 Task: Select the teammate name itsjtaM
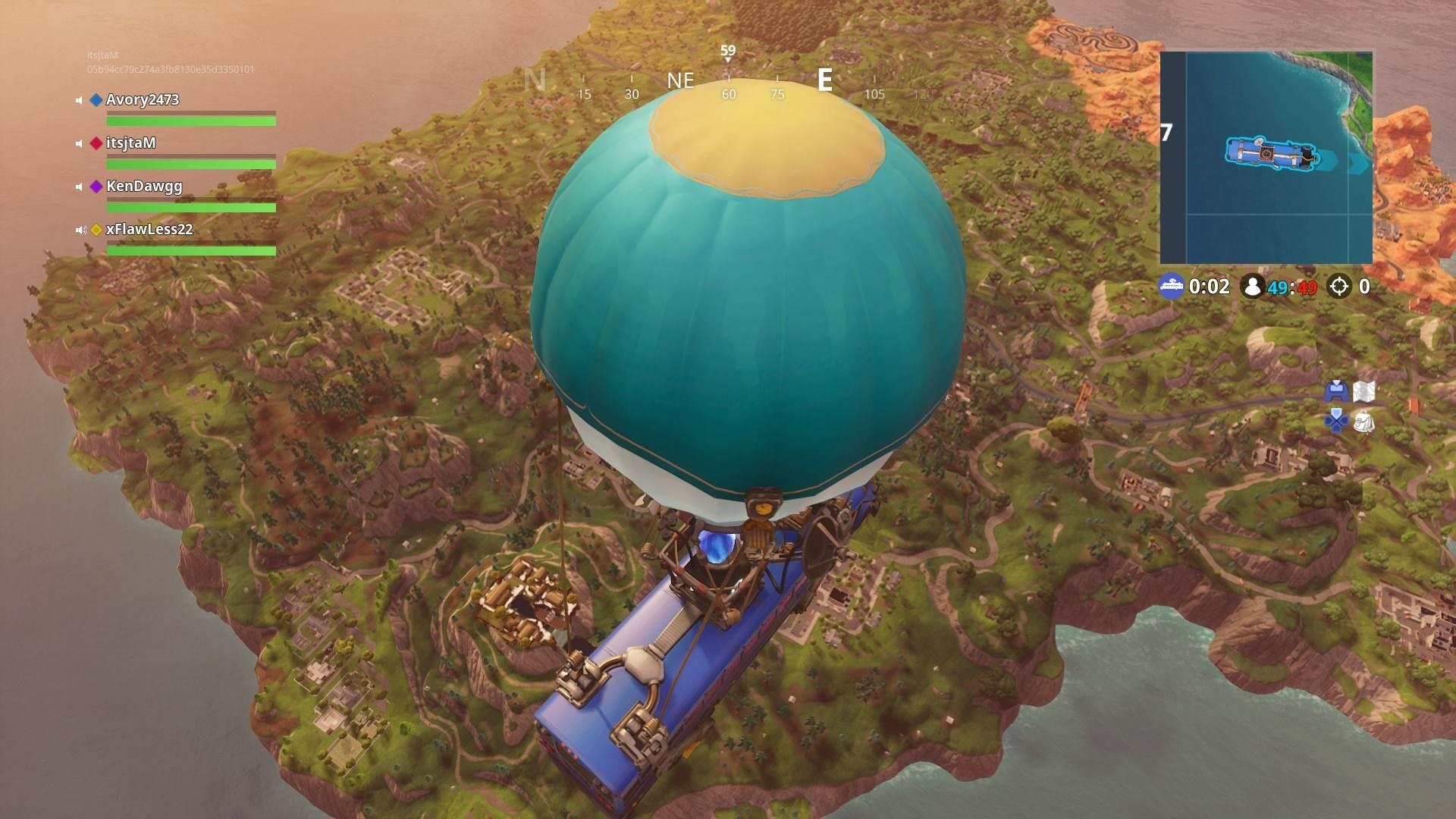(x=130, y=143)
